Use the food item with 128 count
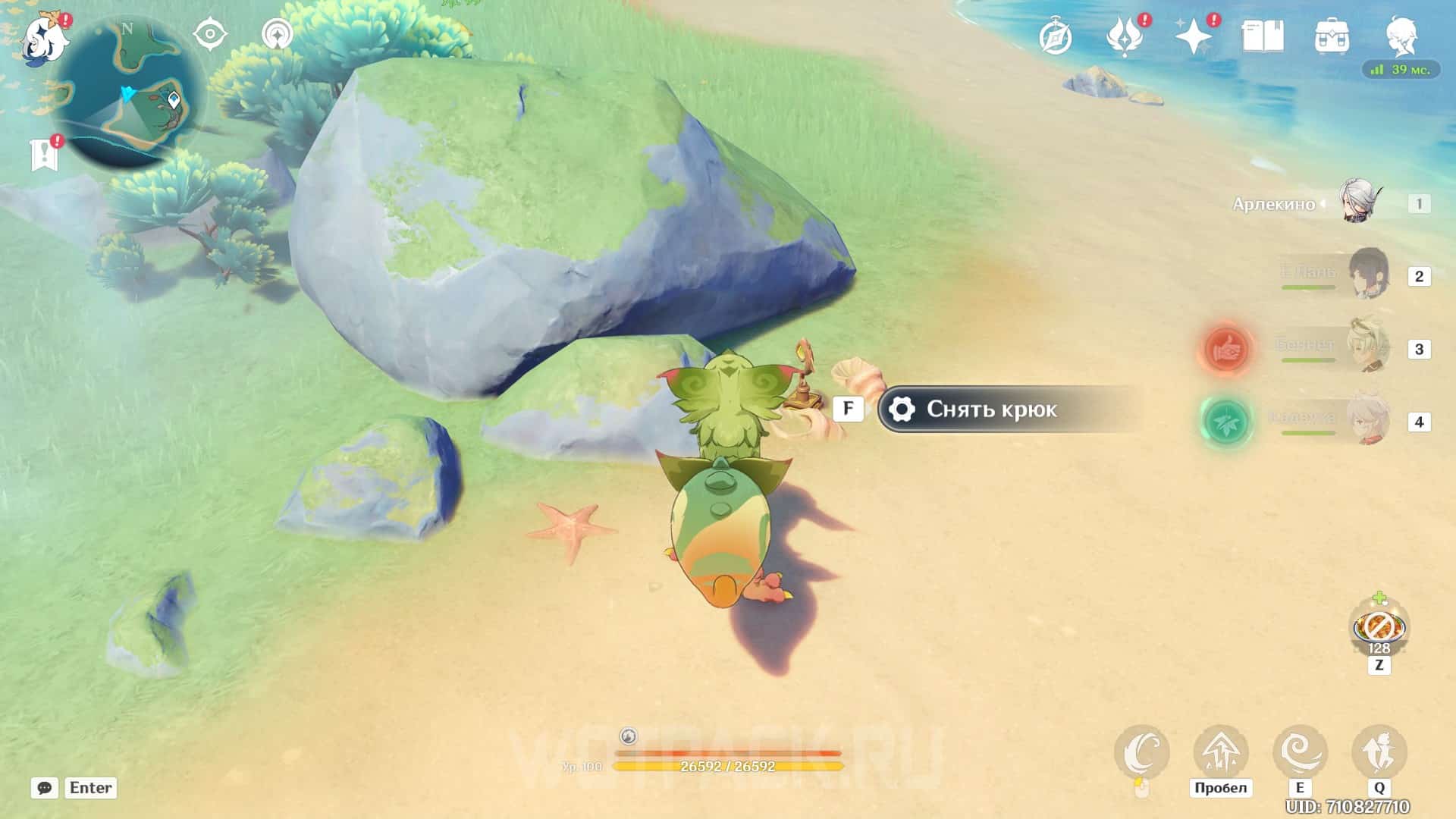Viewport: 1456px width, 819px height. tap(1379, 628)
